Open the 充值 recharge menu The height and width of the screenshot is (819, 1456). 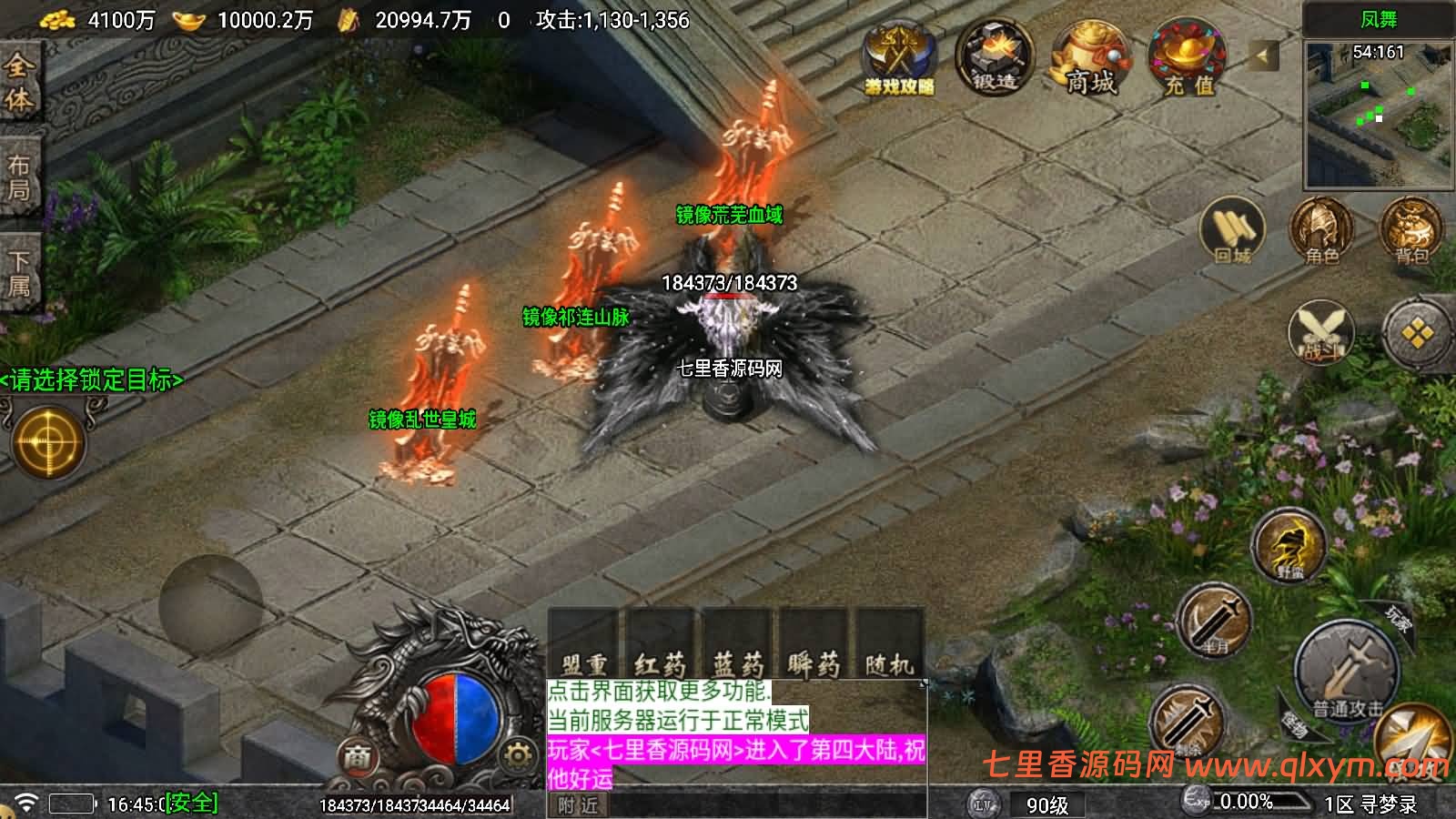(x=1188, y=59)
